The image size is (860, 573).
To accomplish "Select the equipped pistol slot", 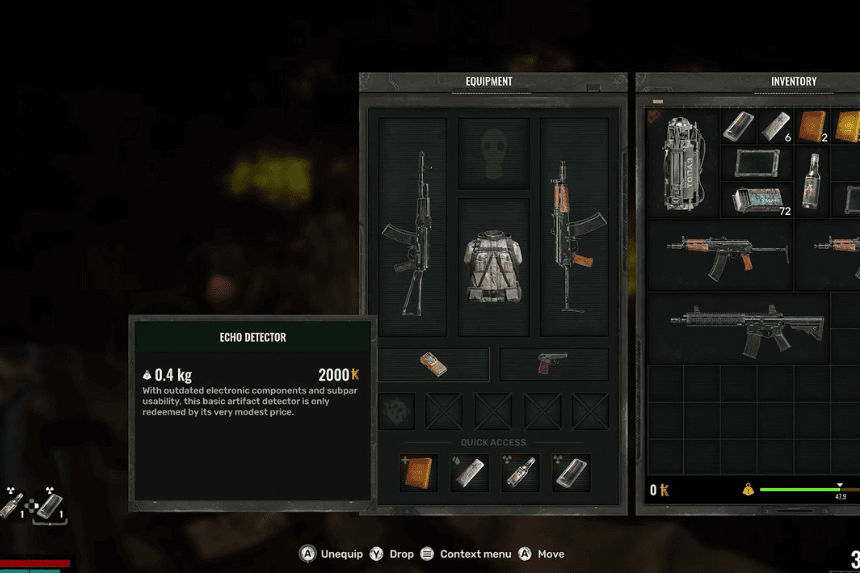I will (554, 364).
